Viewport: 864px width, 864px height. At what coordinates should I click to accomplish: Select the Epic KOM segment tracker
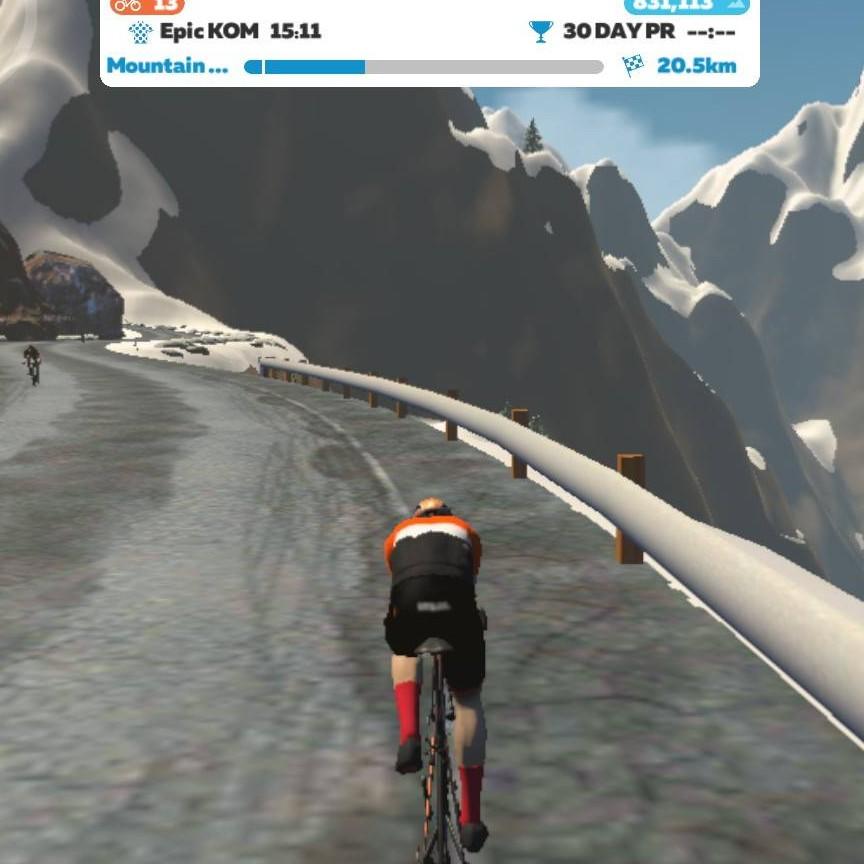(x=226, y=31)
